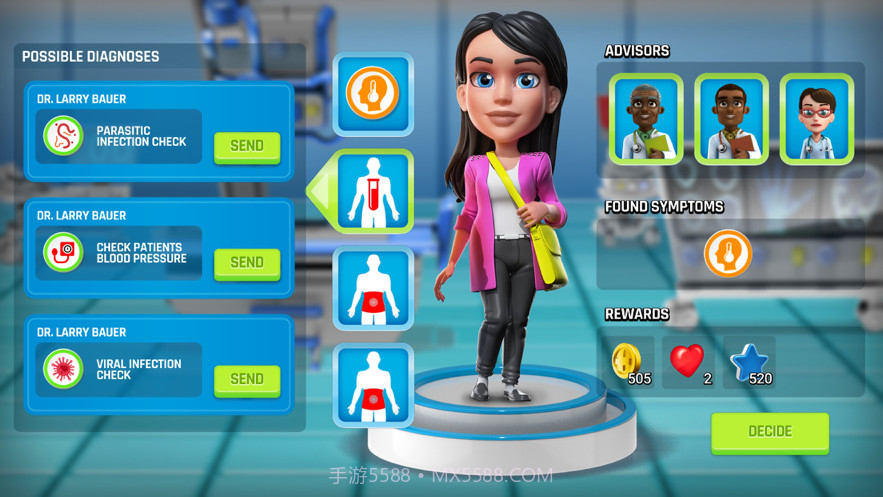Viewport: 883px width, 497px height.
Task: Send the Check Patients Blood Pressure diagnosis
Action: (246, 262)
